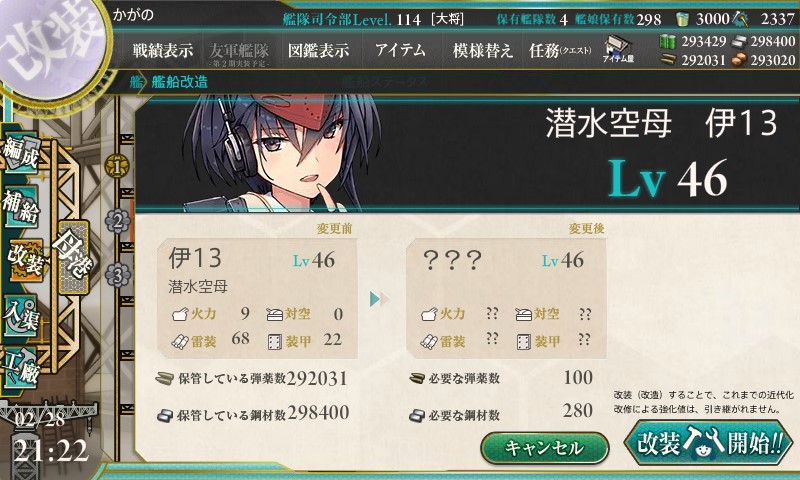Image resolution: width=800 pixels, height=480 pixels.
Task: Select 模様替え furniture menu
Action: pyautogui.click(x=482, y=49)
